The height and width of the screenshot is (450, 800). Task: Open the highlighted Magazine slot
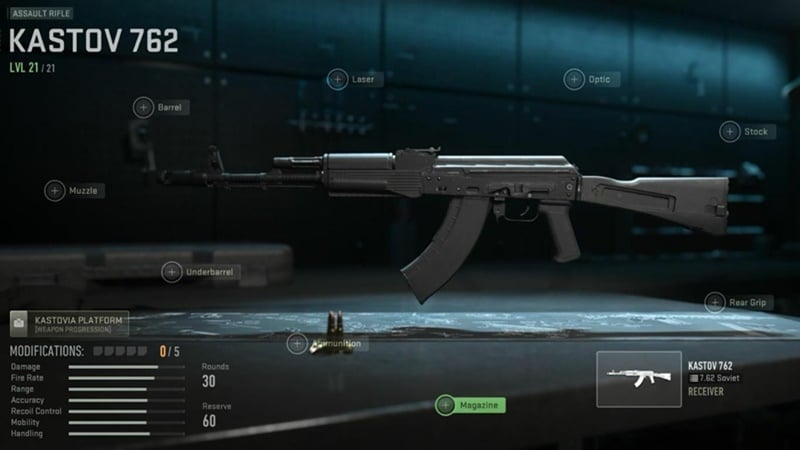coord(470,405)
